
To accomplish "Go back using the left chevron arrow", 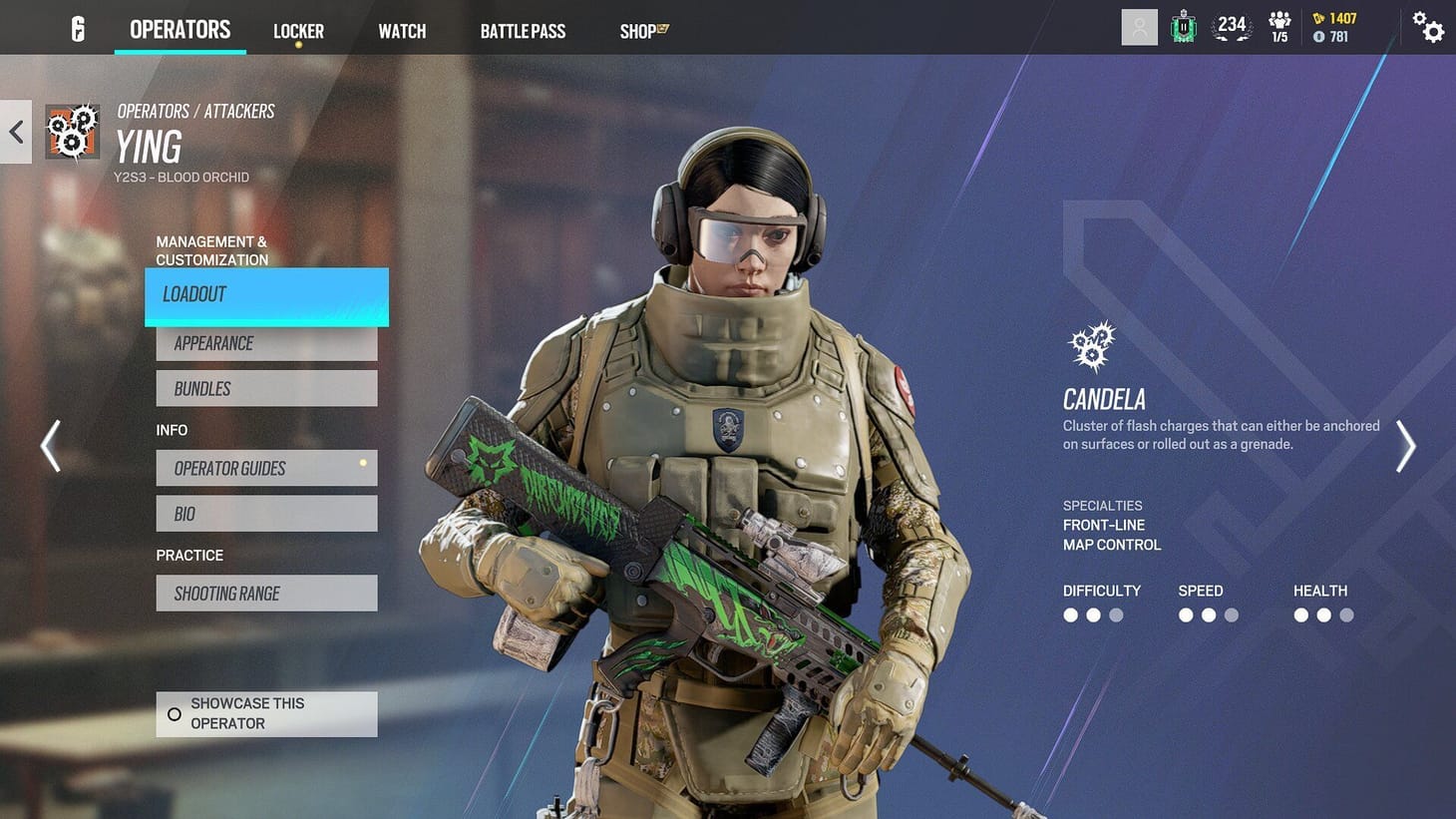I will click(x=15, y=131).
